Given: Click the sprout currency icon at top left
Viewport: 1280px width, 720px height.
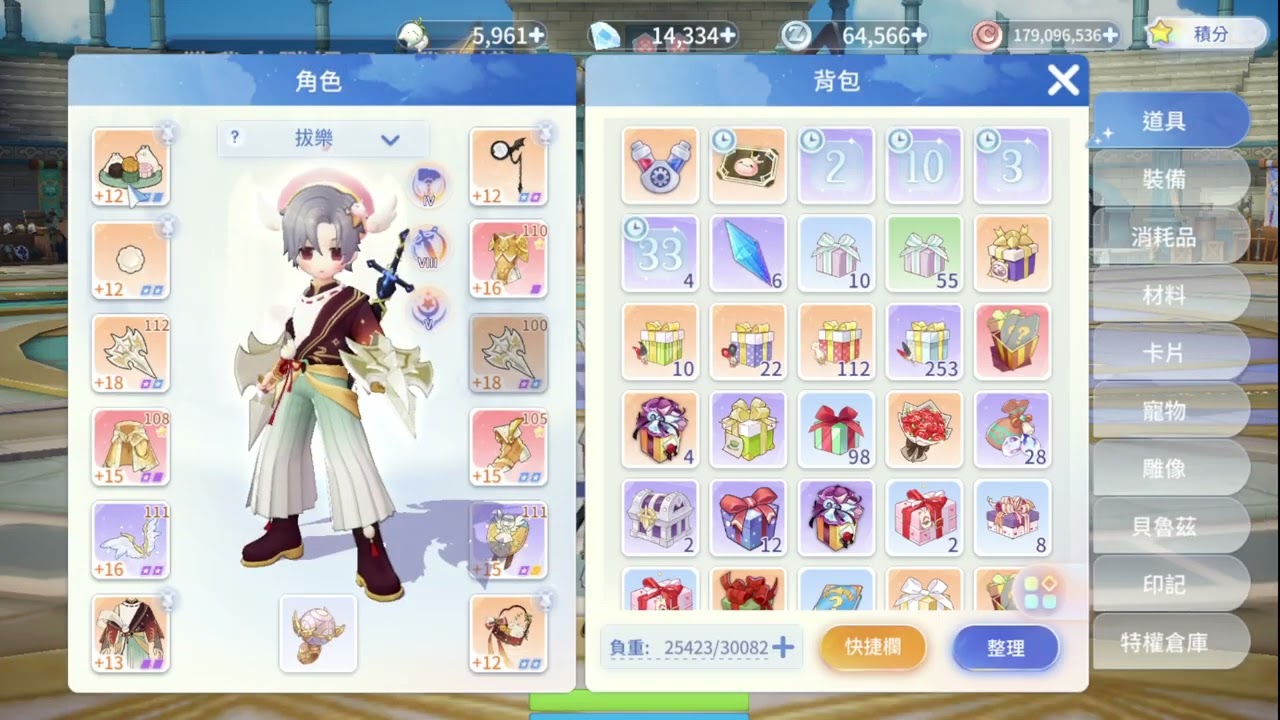Looking at the screenshot, I should (x=415, y=33).
